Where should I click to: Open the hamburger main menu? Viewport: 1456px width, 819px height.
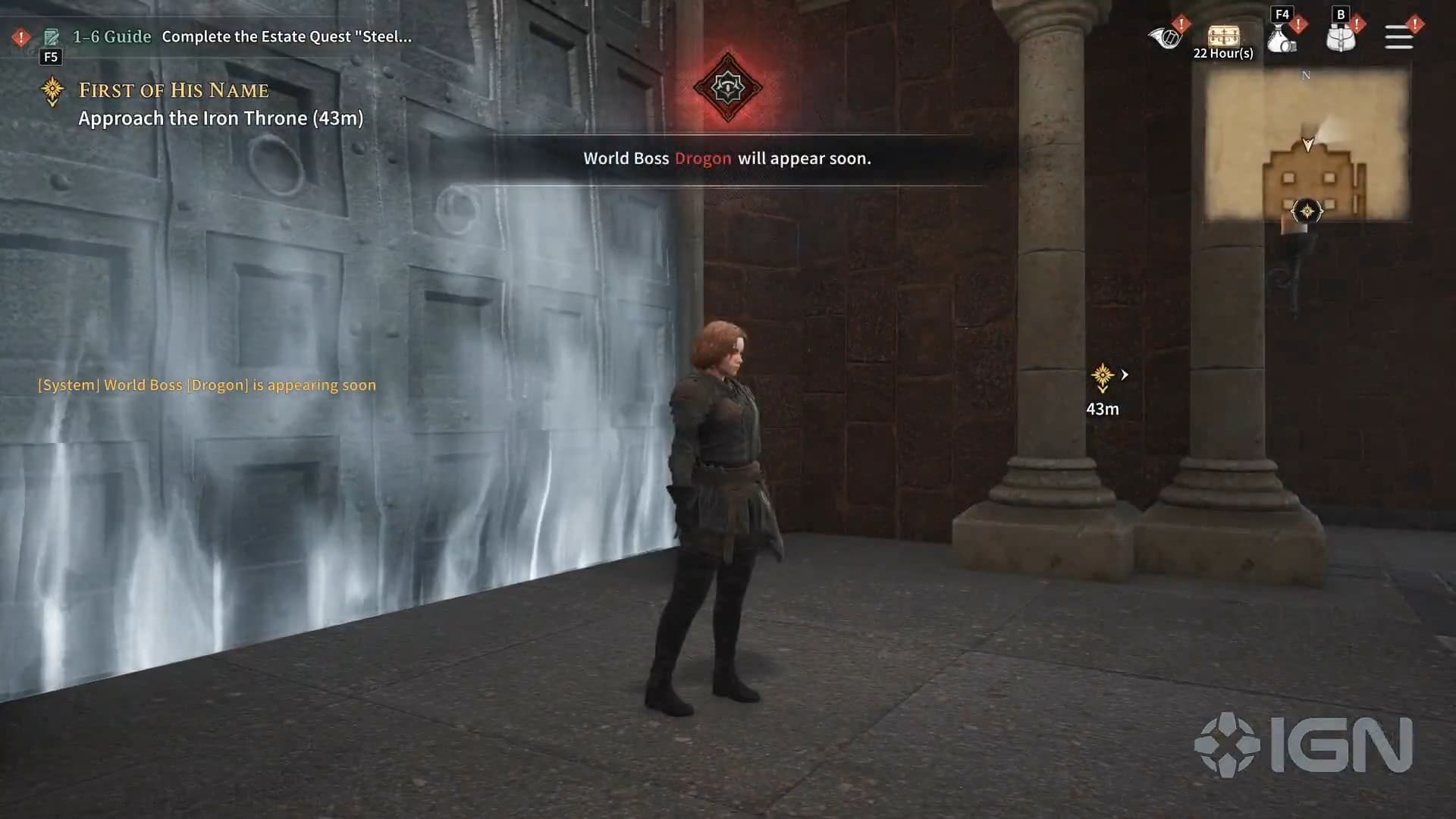coord(1398,37)
